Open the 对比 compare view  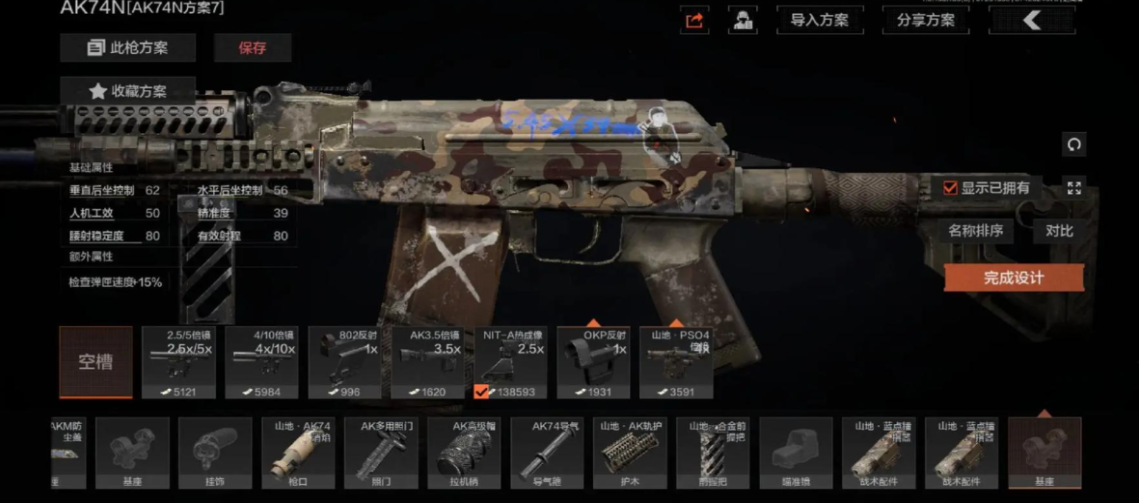pyautogui.click(x=1059, y=231)
